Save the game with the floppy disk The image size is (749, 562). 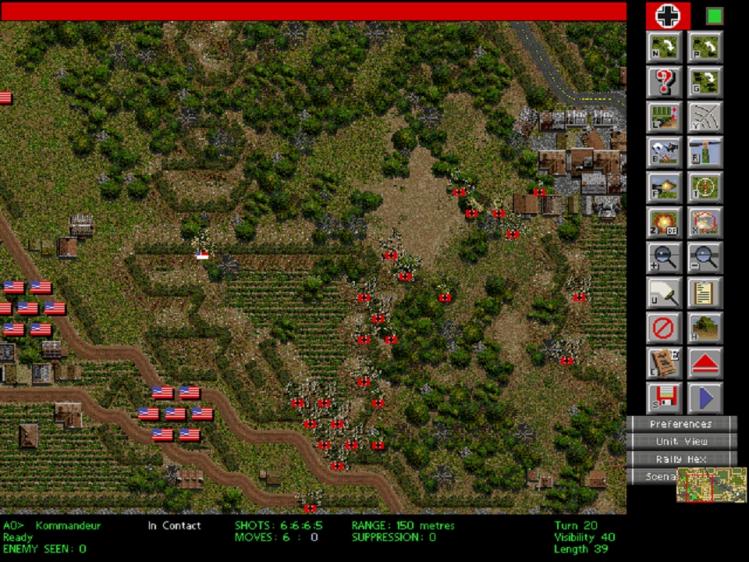(664, 397)
